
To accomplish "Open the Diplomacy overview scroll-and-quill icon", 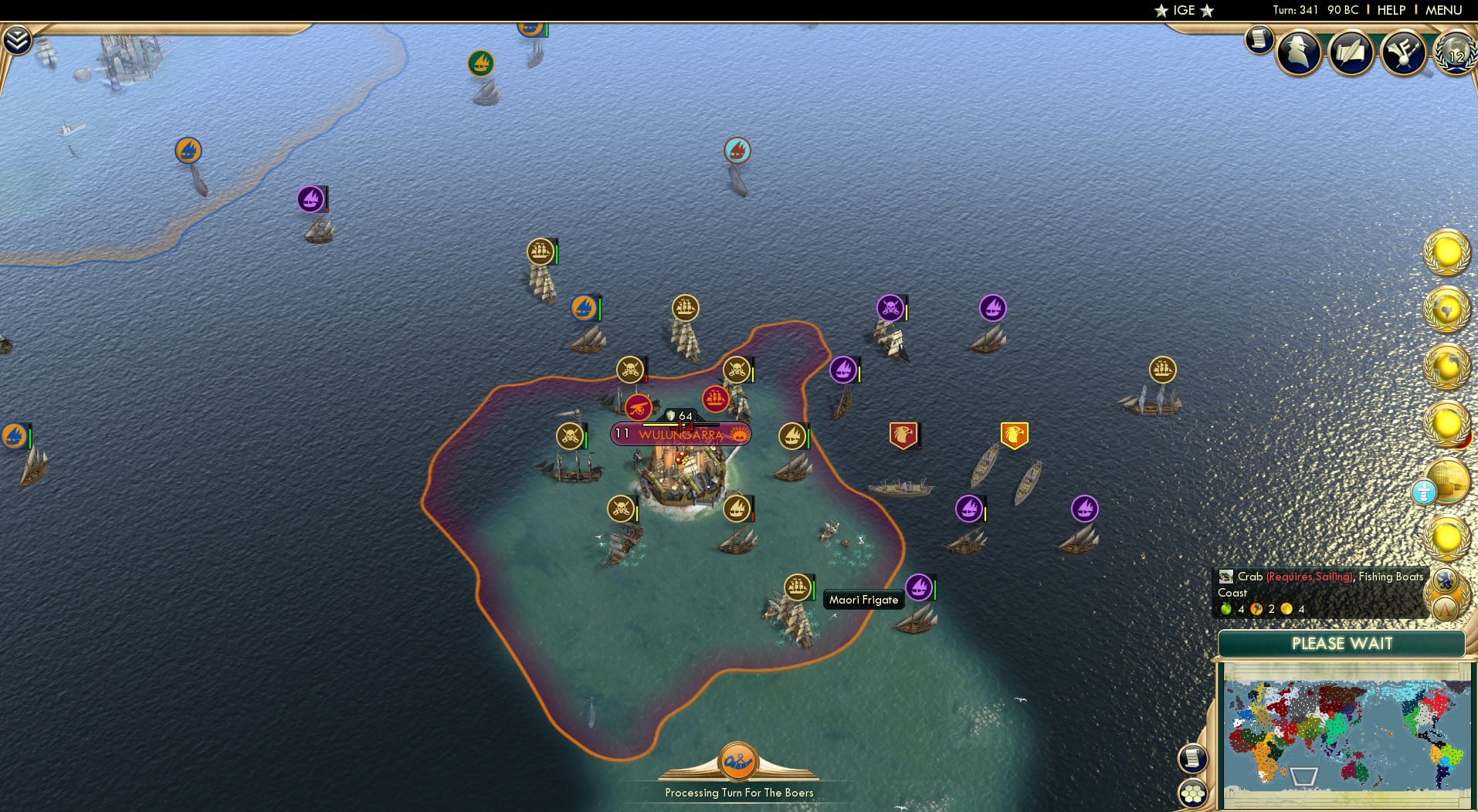I will click(1351, 51).
